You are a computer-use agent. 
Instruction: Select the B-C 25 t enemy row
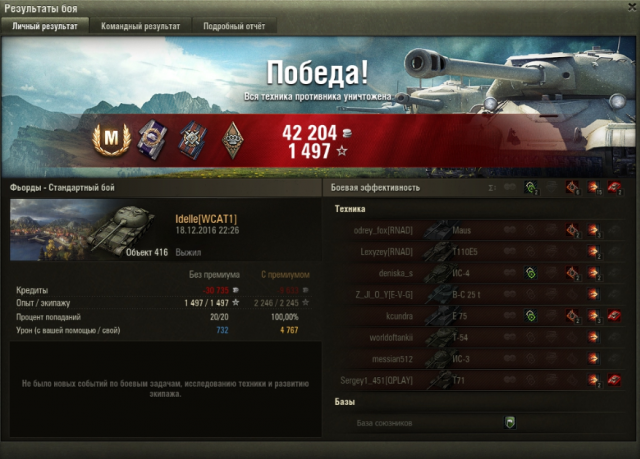pyautogui.click(x=480, y=295)
